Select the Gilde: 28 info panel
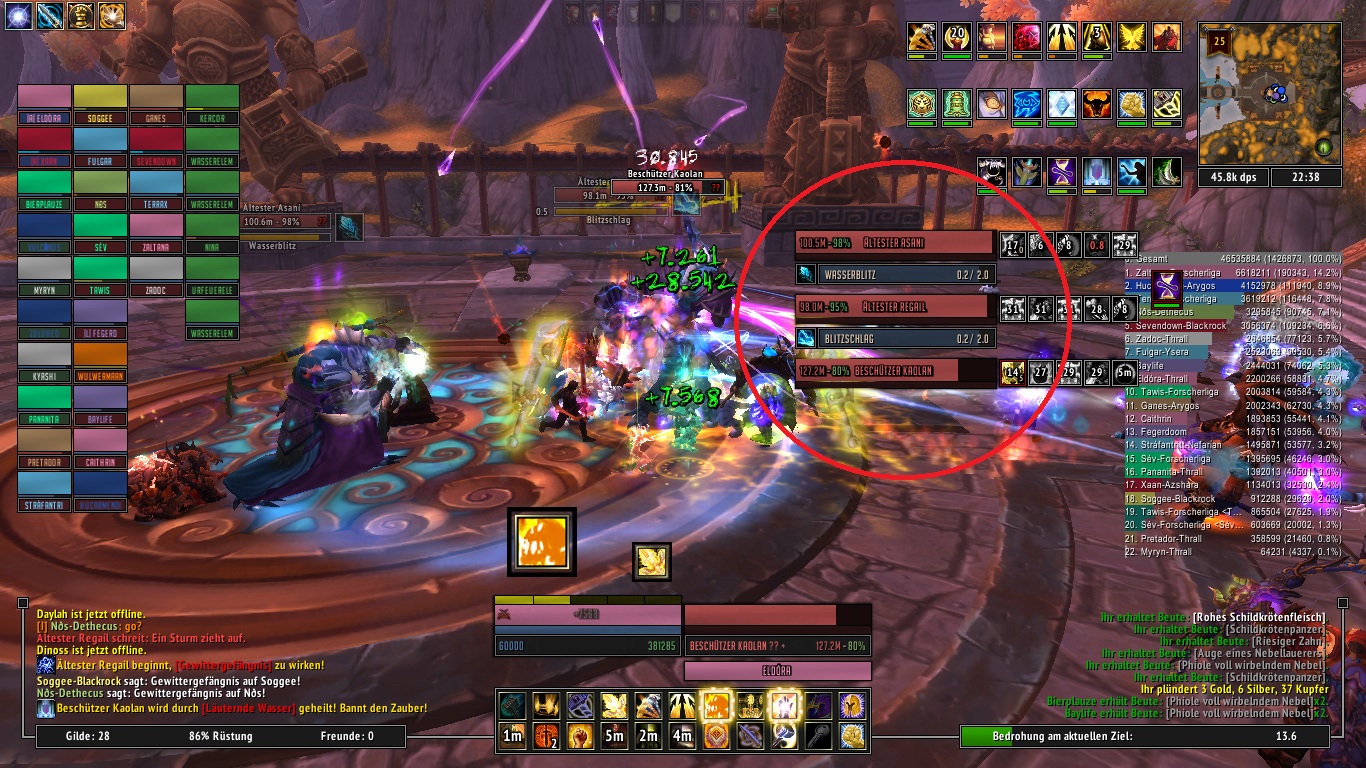This screenshot has width=1366, height=768. pyautogui.click(x=92, y=737)
